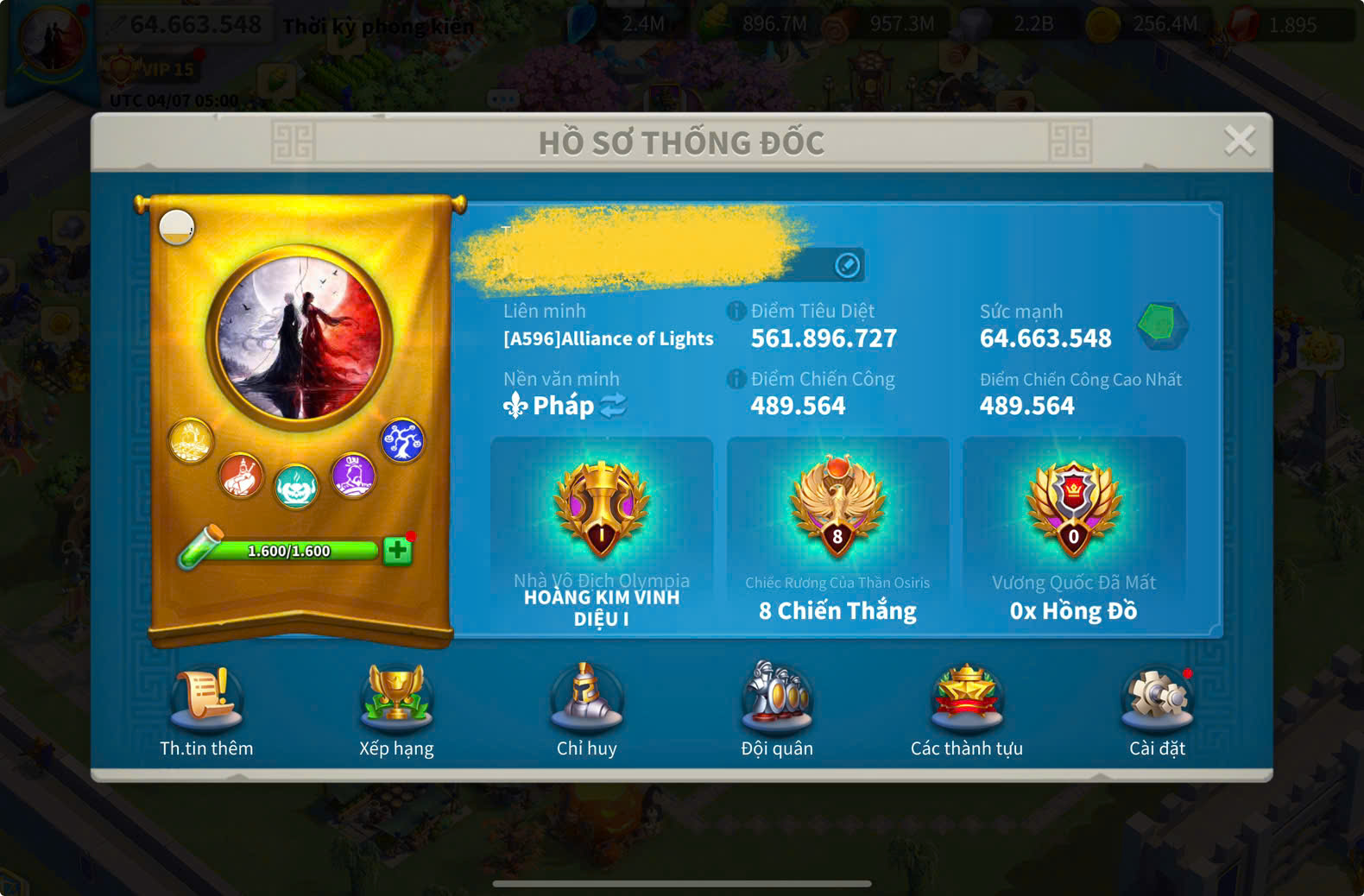Select the Chiếc Rương Của Thần Osiris badge

pos(837,509)
